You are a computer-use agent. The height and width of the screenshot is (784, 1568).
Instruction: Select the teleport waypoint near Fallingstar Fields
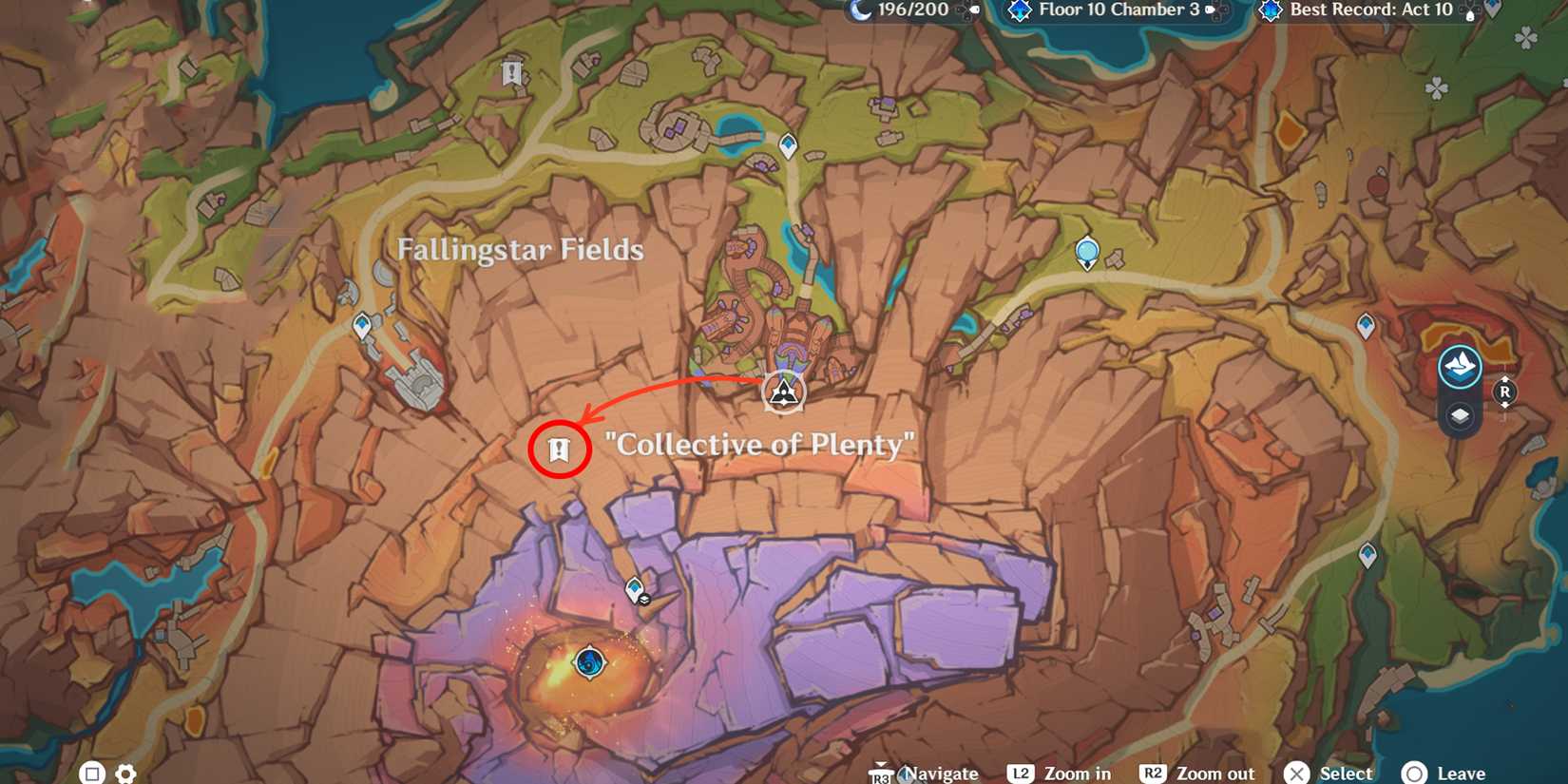[x=364, y=323]
